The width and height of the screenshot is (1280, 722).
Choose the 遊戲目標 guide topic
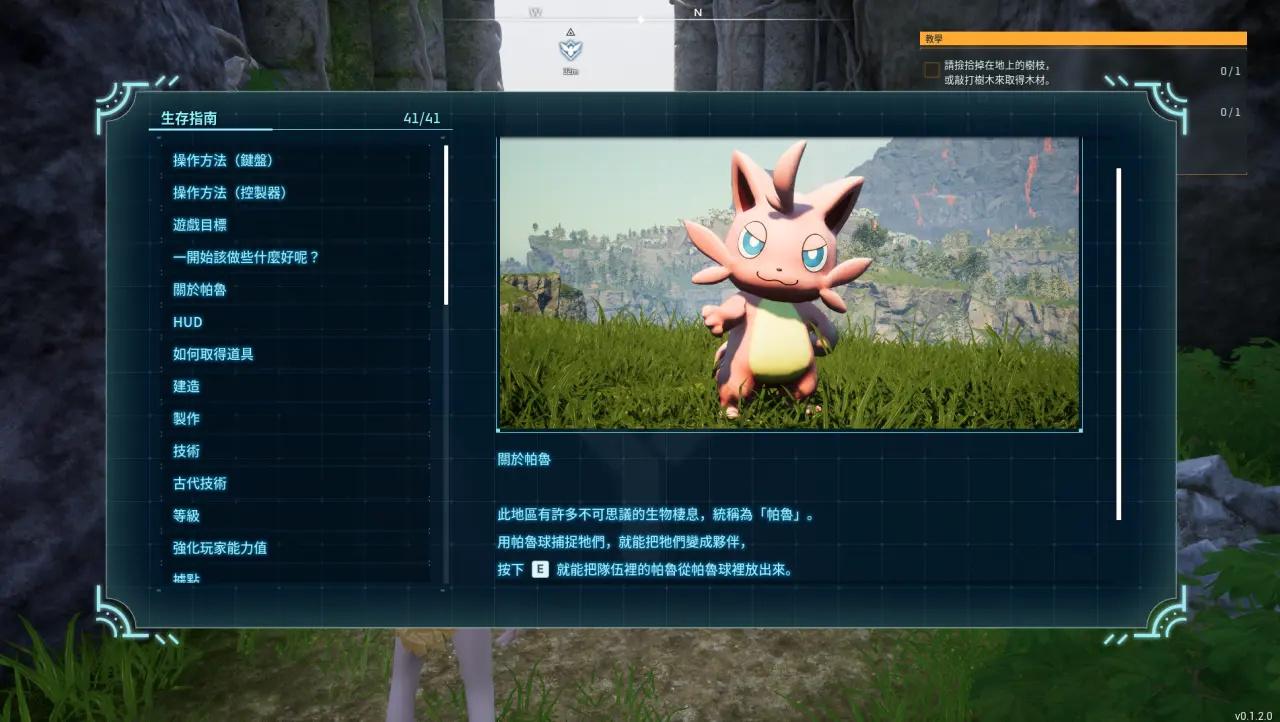(200, 225)
